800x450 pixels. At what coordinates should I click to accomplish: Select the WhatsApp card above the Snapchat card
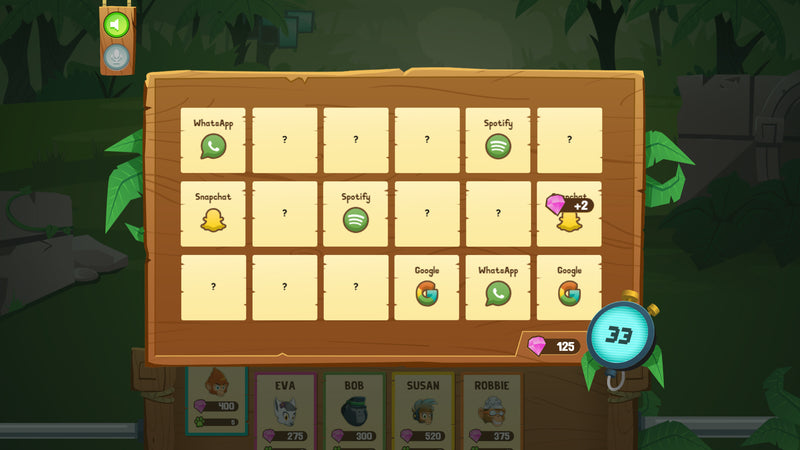213,140
